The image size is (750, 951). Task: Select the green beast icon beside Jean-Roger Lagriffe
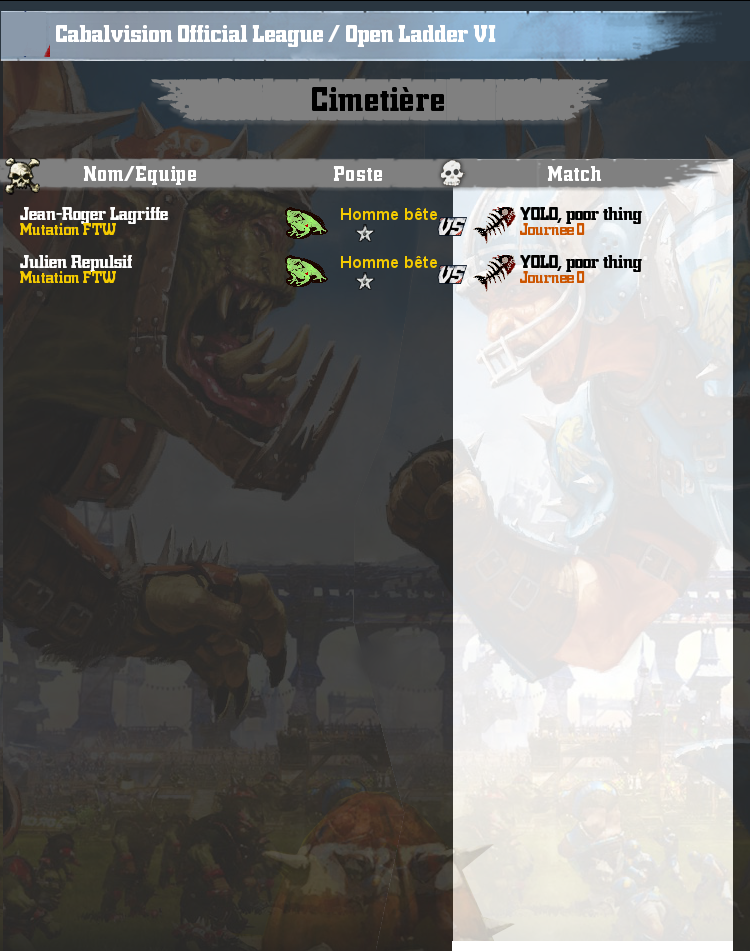pyautogui.click(x=306, y=223)
